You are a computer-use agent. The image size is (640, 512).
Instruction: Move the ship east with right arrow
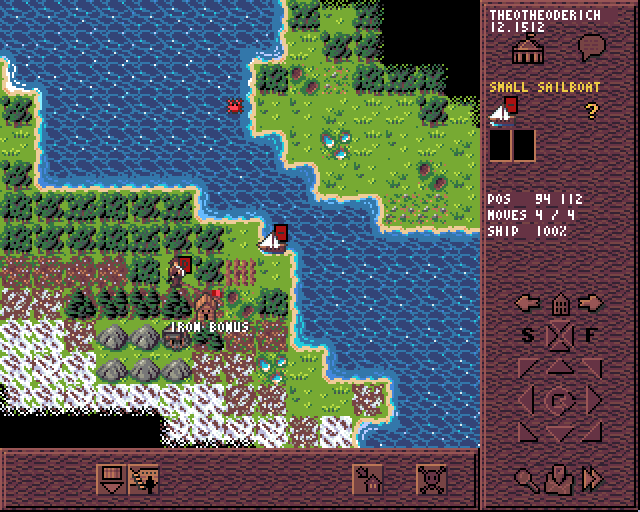tap(593, 400)
